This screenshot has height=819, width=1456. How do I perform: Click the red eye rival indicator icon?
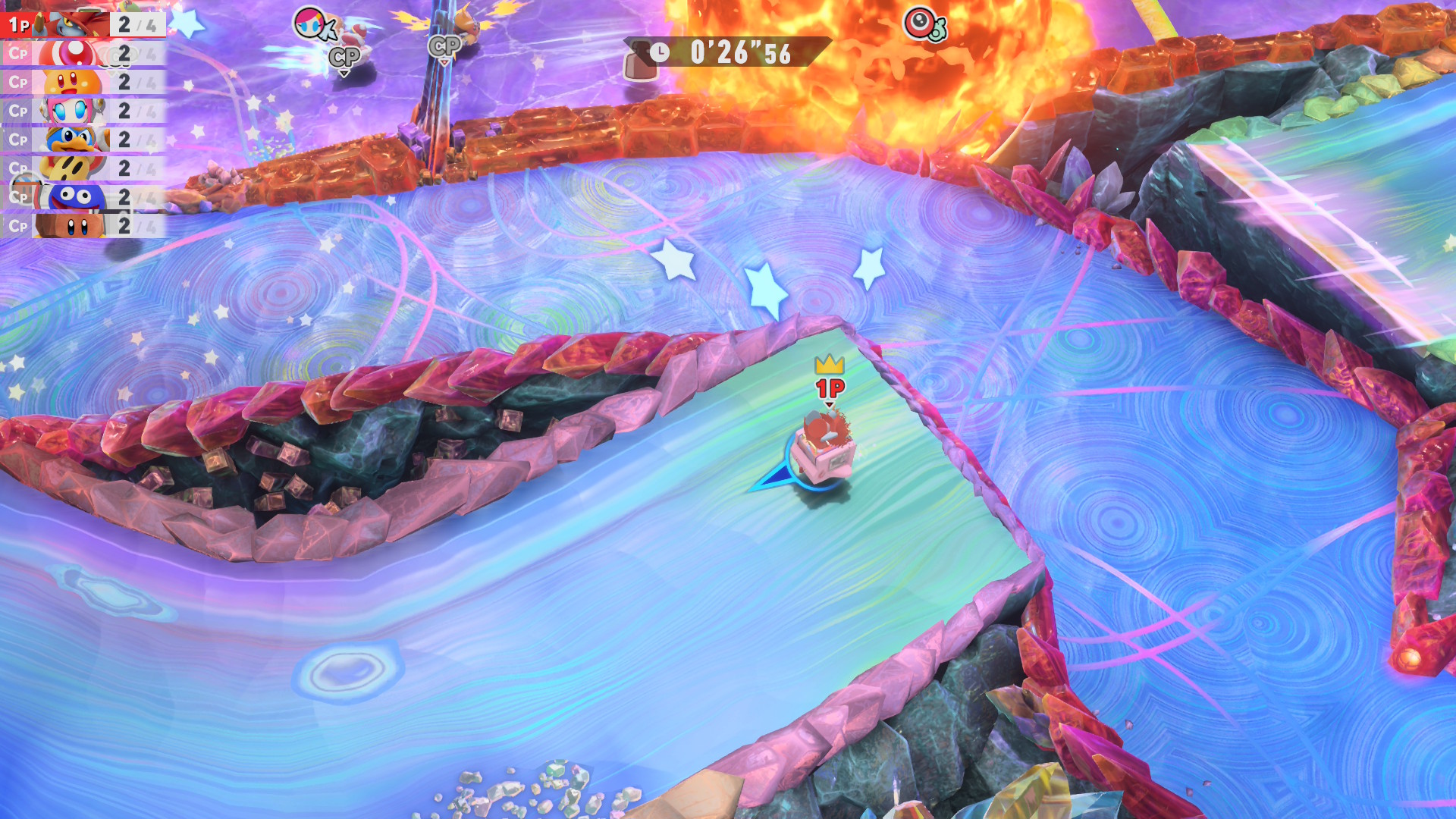click(x=922, y=24)
